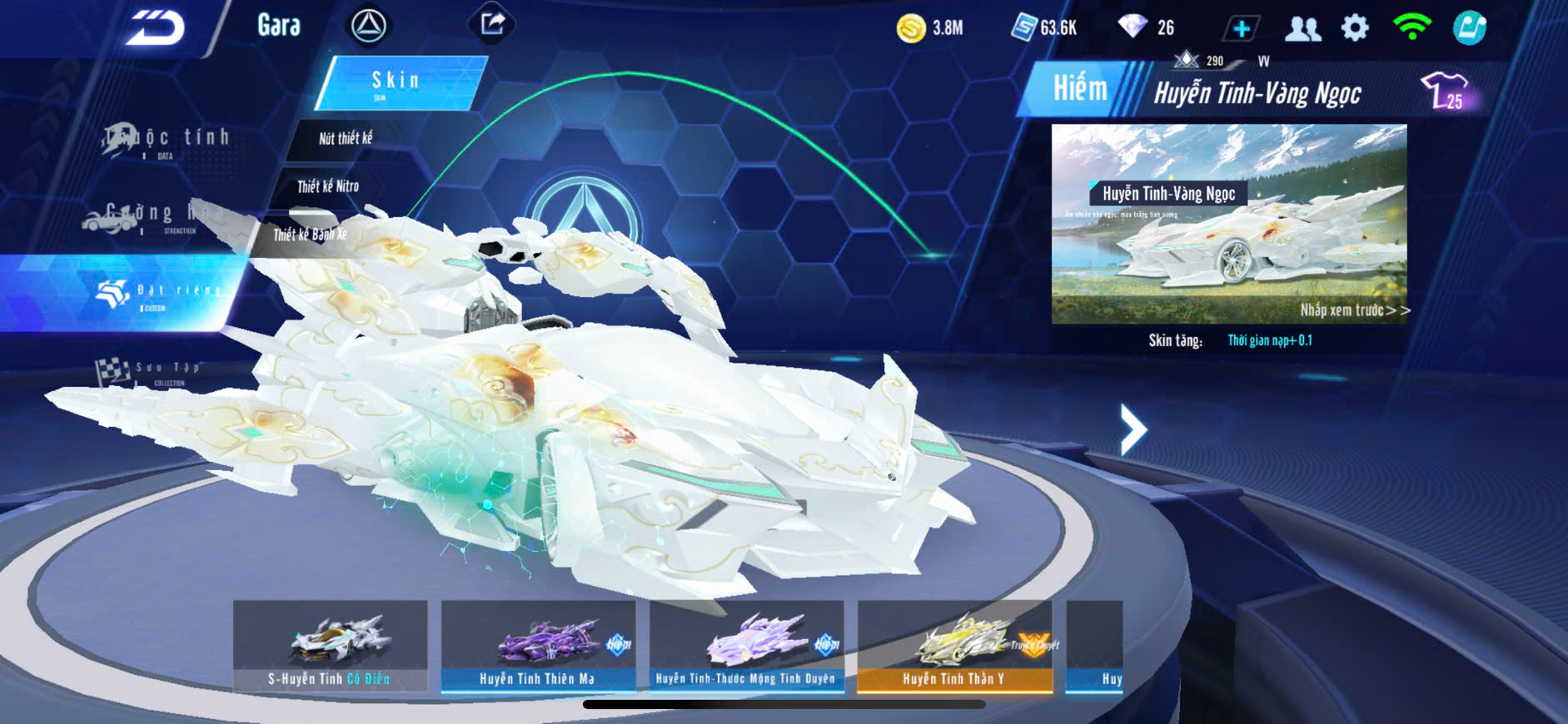The height and width of the screenshot is (724, 1568).
Task: Open Nút thiết kế option
Action: pyautogui.click(x=346, y=138)
